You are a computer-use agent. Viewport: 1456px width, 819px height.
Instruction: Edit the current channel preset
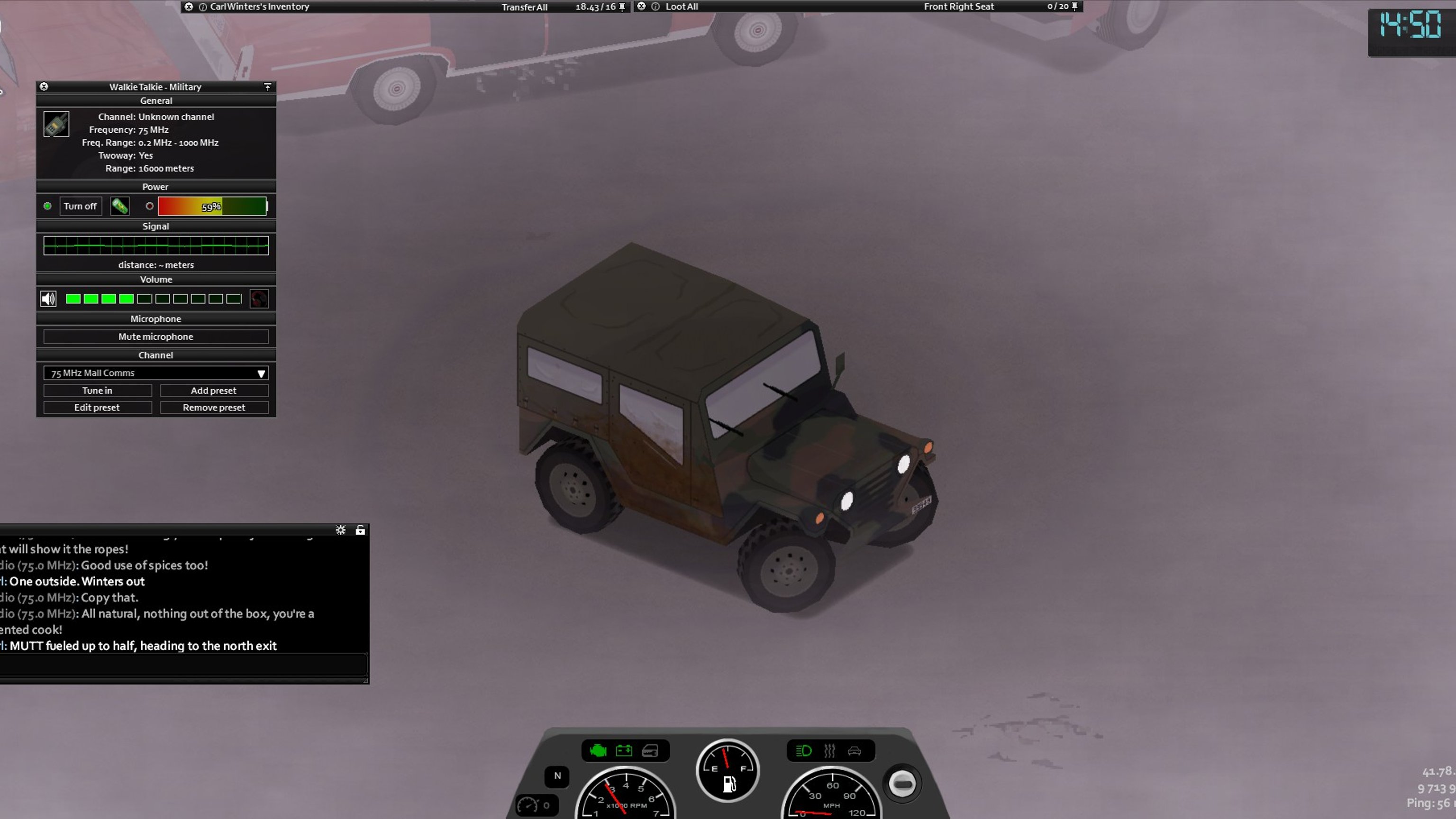click(97, 408)
